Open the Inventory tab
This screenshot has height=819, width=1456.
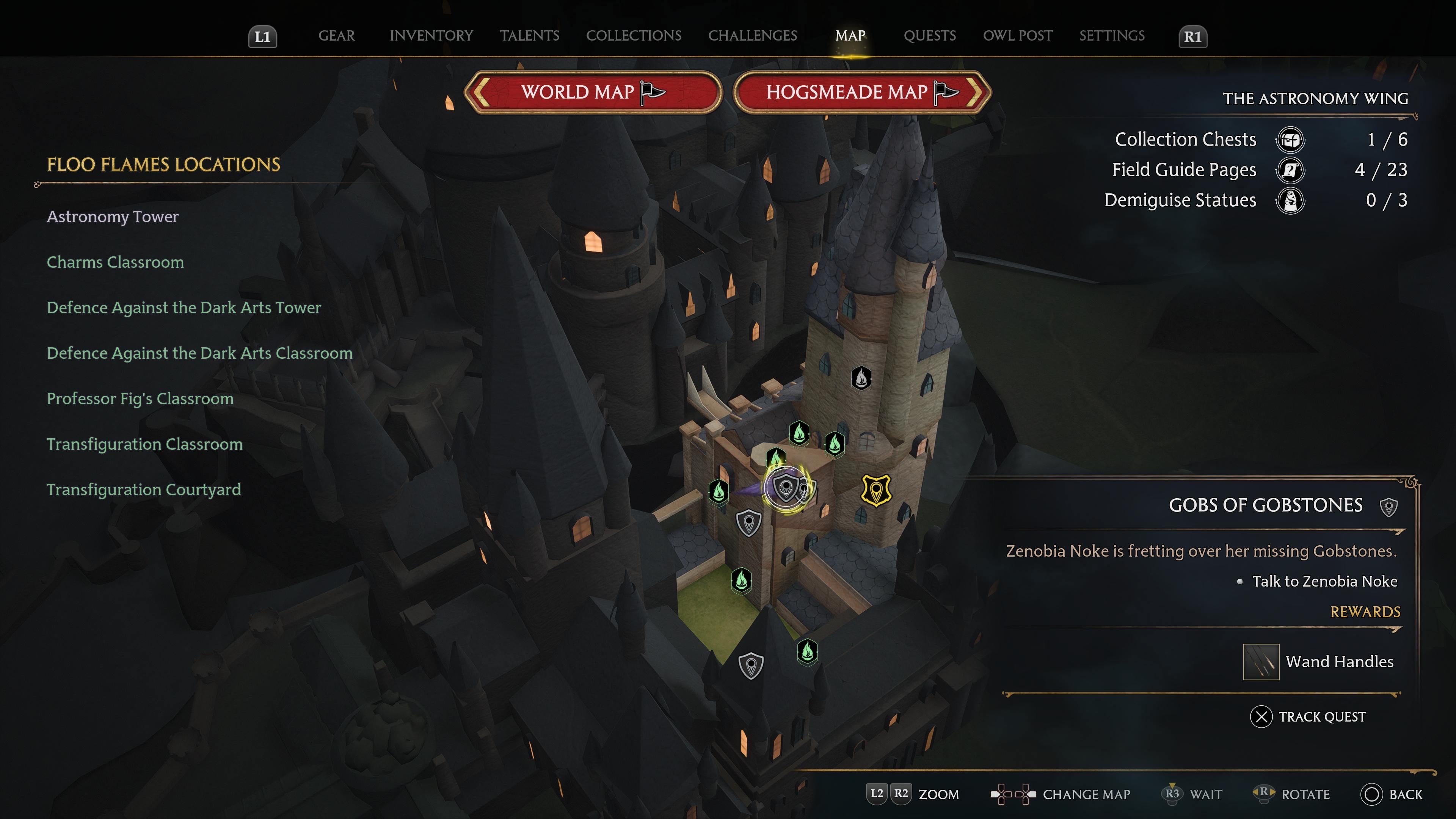point(431,36)
